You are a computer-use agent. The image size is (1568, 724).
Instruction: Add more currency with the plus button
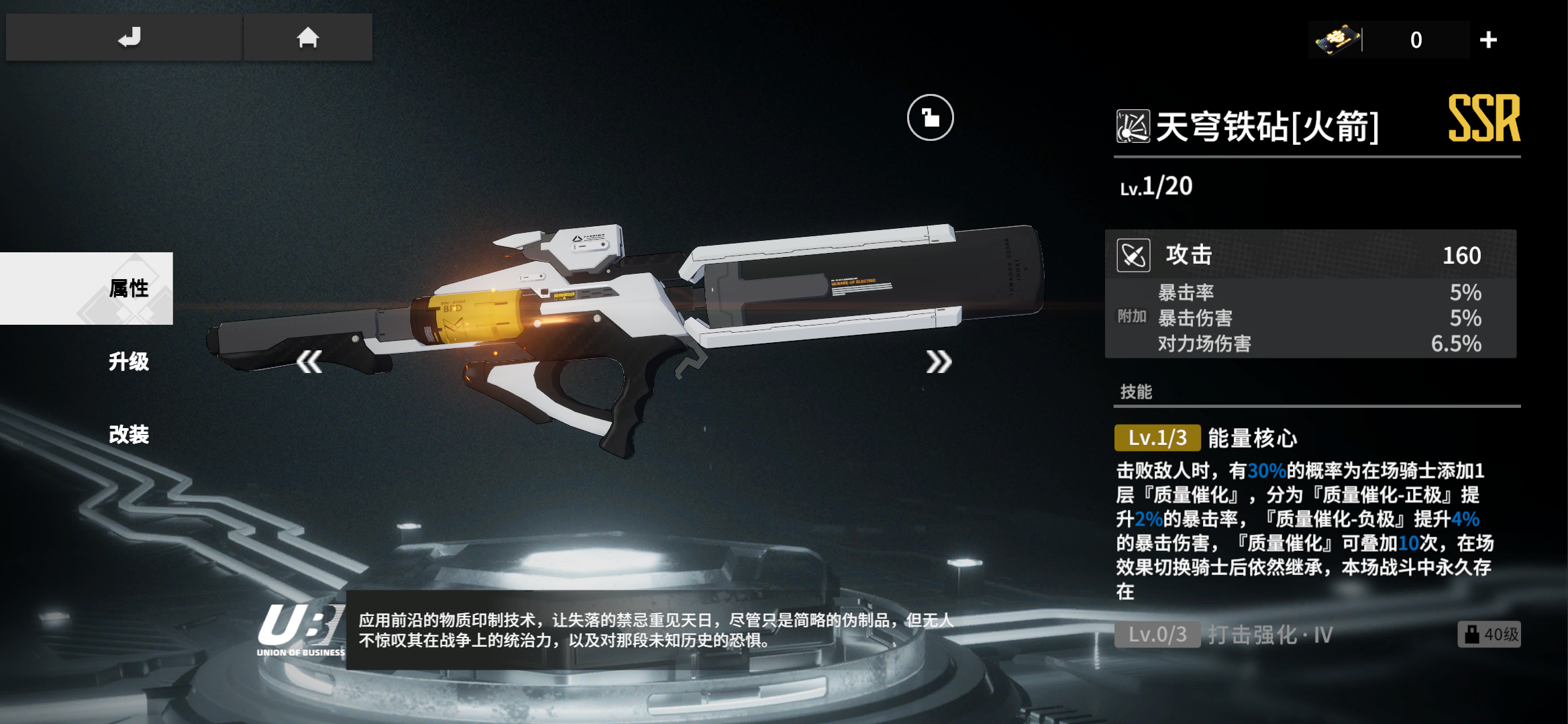[x=1488, y=40]
